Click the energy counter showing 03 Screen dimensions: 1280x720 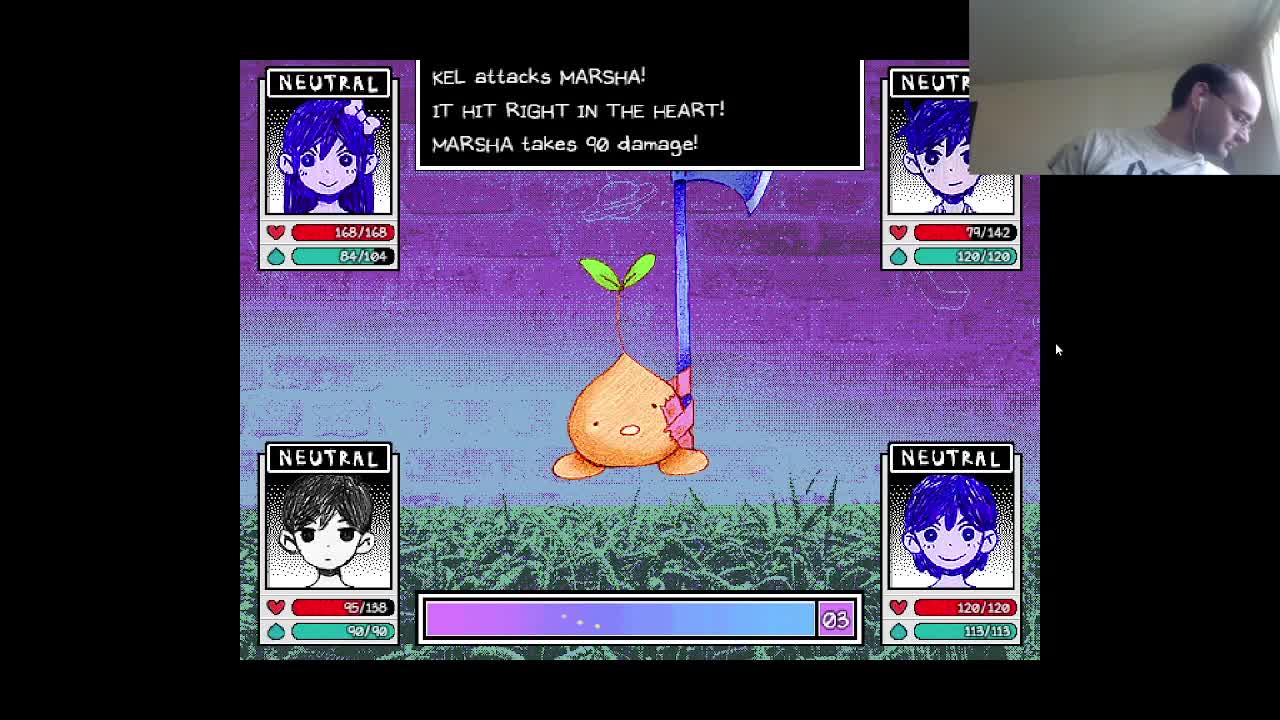(836, 618)
